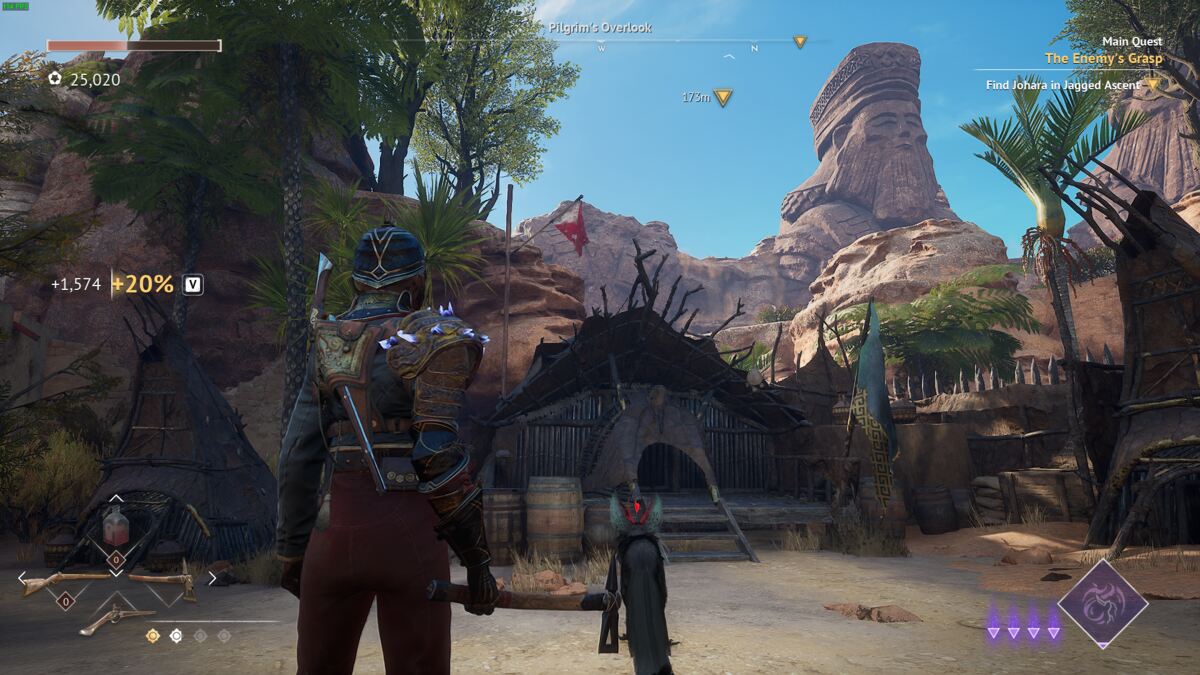Click the left arrow beside the musket
This screenshot has height=675, width=1200.
[x=21, y=577]
